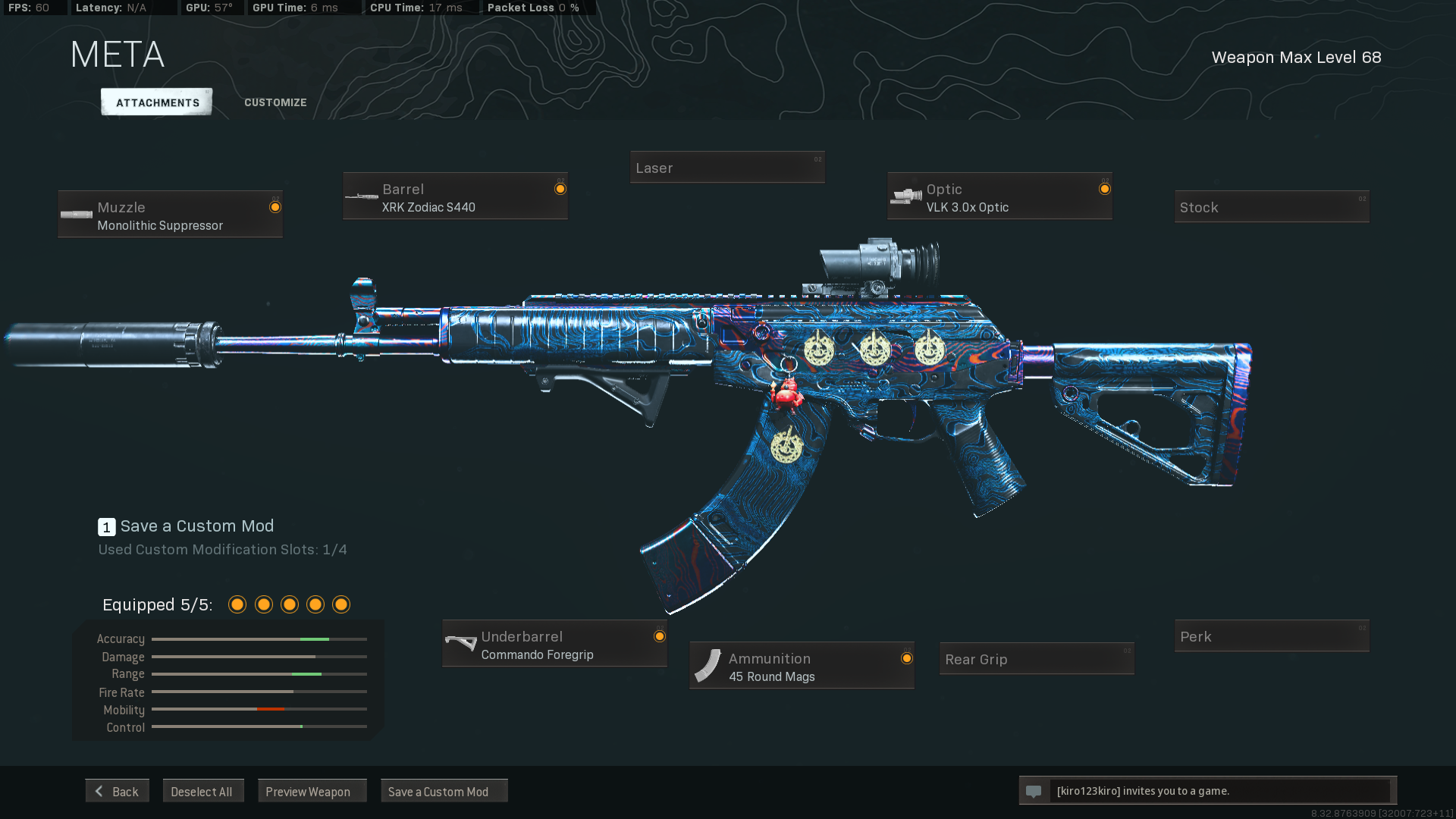Image resolution: width=1456 pixels, height=819 pixels.
Task: Expand the Perk attachment slot
Action: [x=1272, y=635]
